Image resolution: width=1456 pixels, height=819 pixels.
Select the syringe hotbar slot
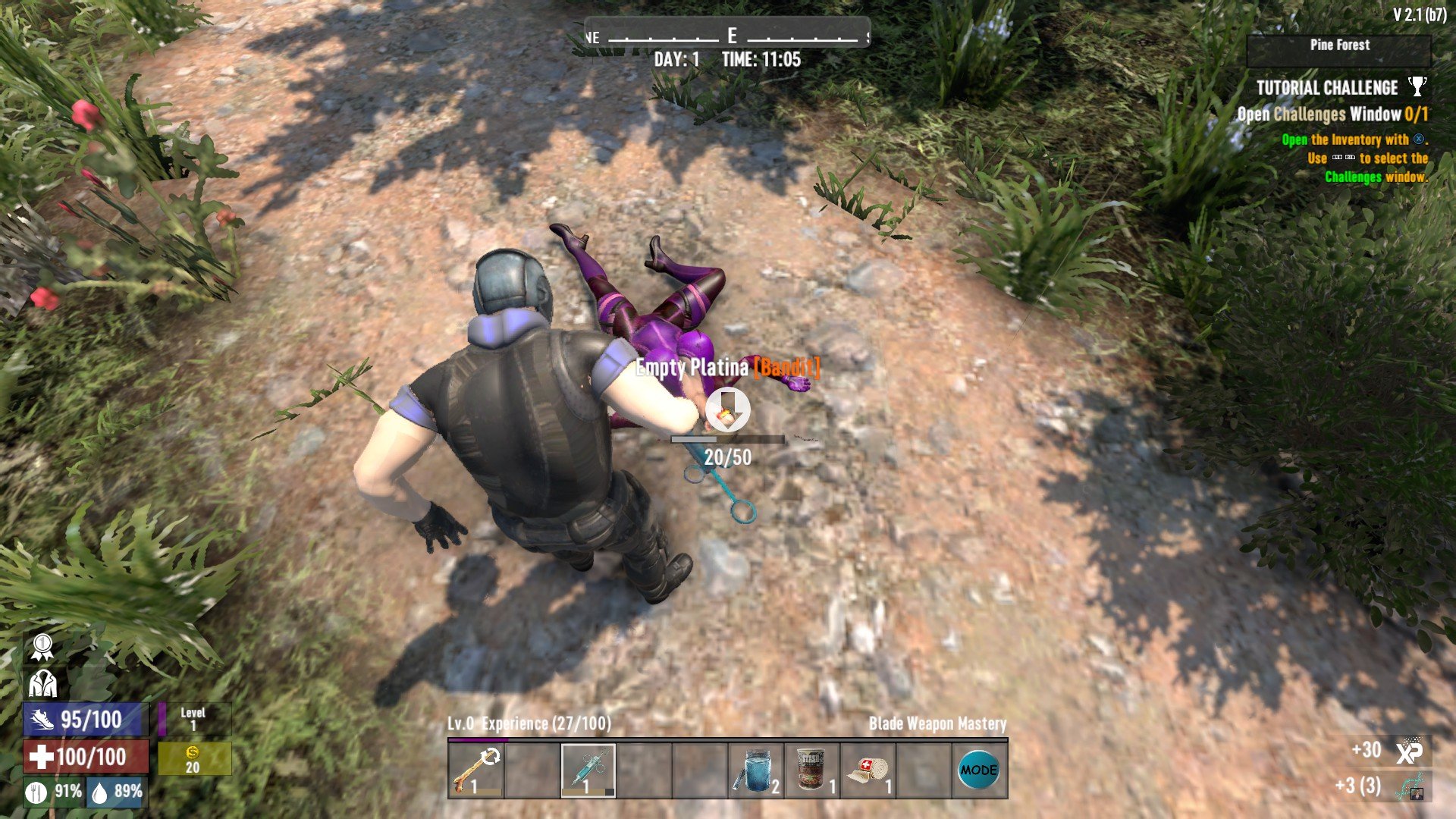pyautogui.click(x=588, y=770)
